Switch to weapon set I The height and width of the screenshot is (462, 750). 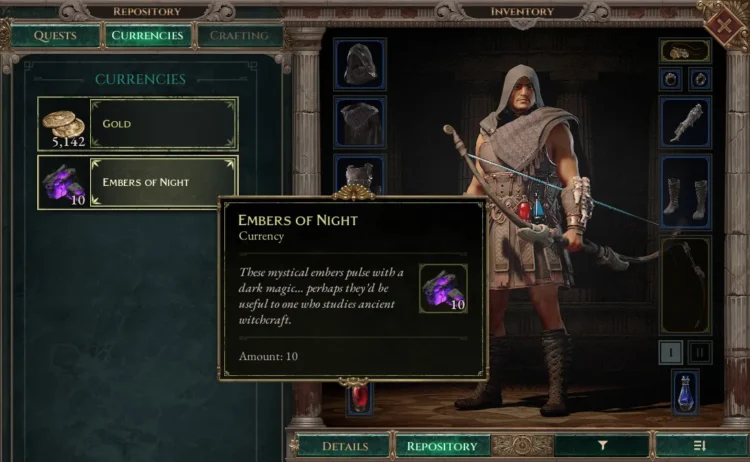point(672,351)
